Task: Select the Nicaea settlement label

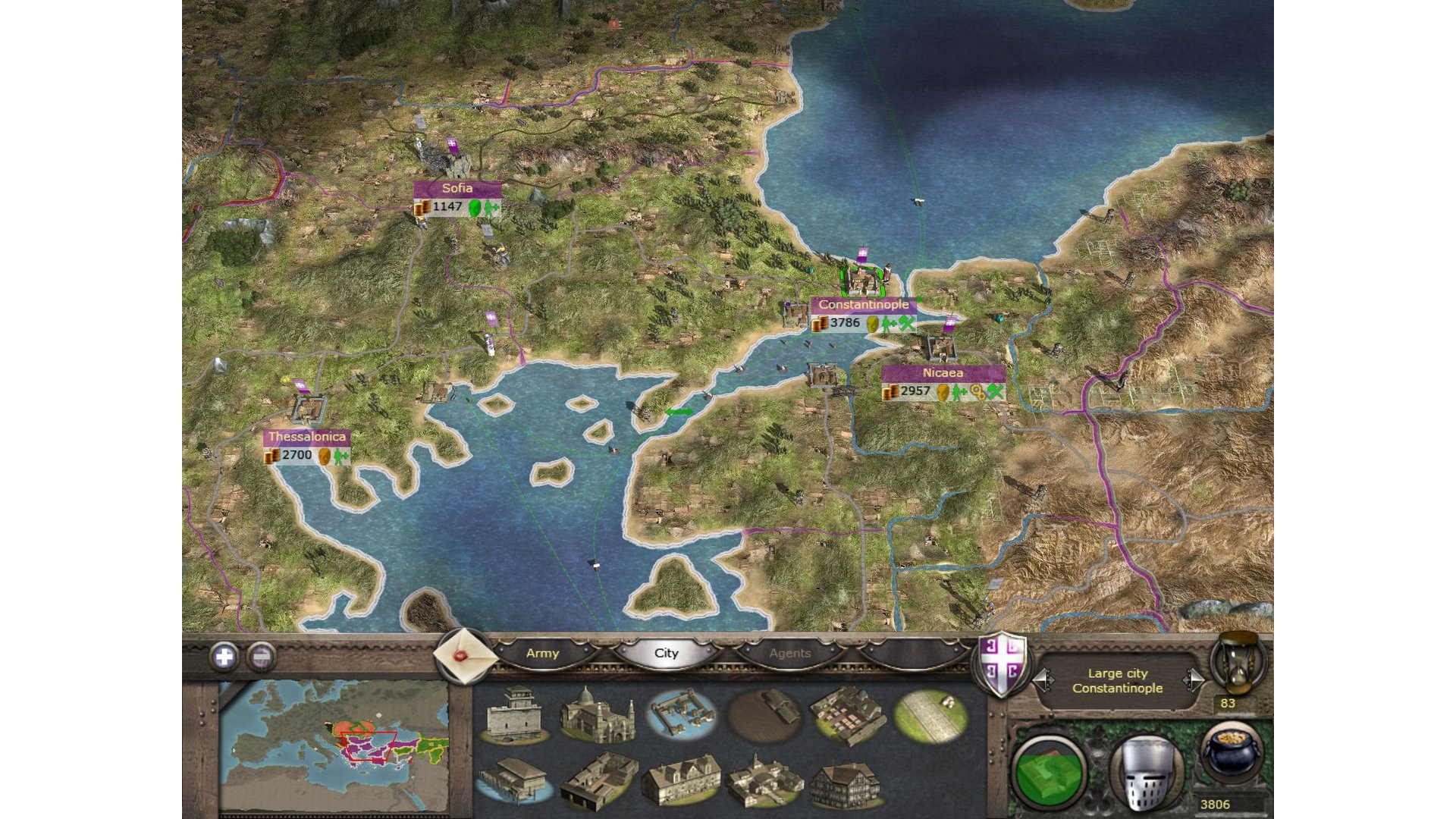Action: click(943, 373)
